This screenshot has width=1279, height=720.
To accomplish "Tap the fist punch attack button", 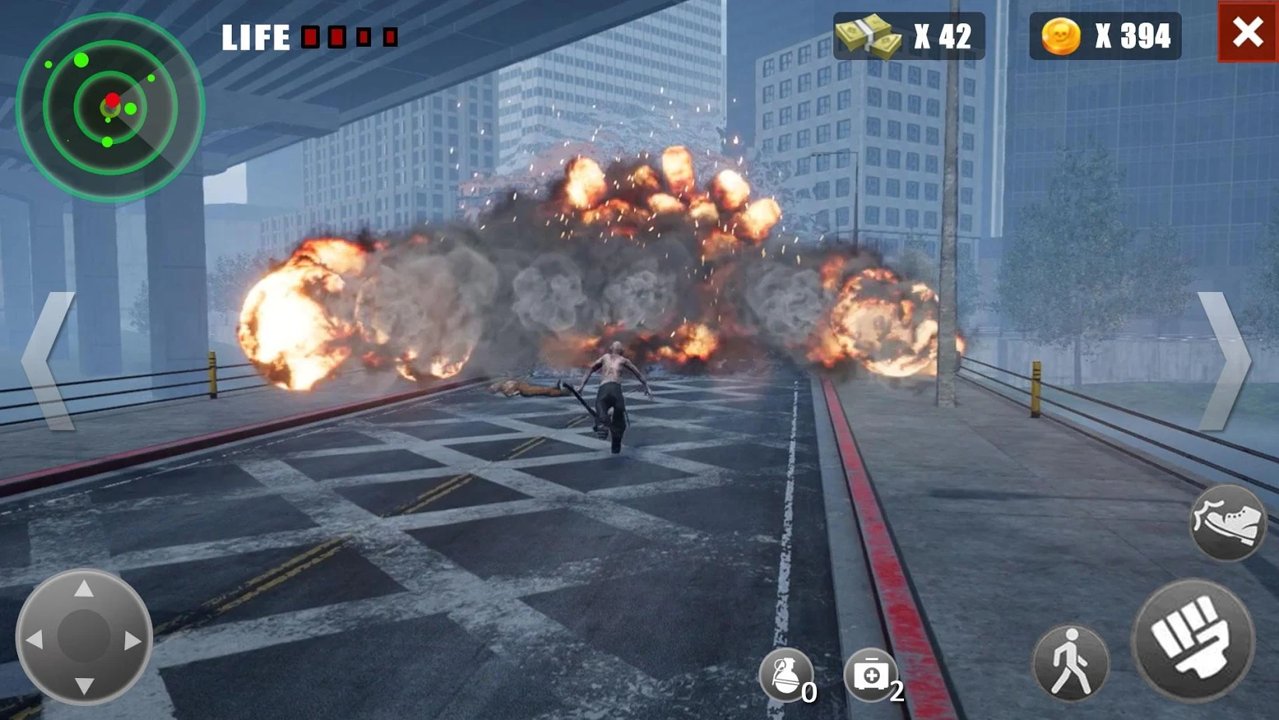I will [1193, 640].
